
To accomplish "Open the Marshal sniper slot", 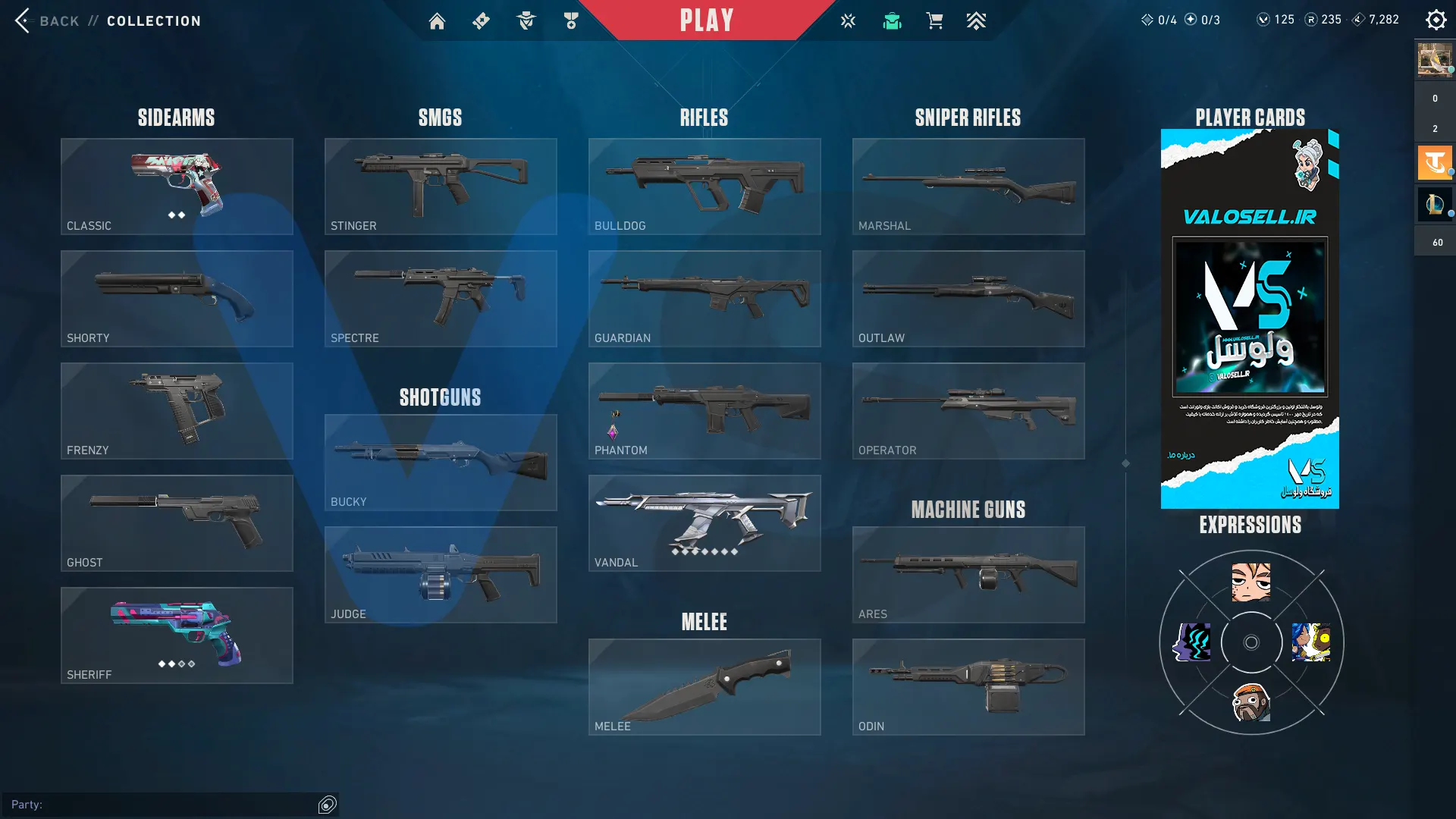I will click(x=968, y=187).
